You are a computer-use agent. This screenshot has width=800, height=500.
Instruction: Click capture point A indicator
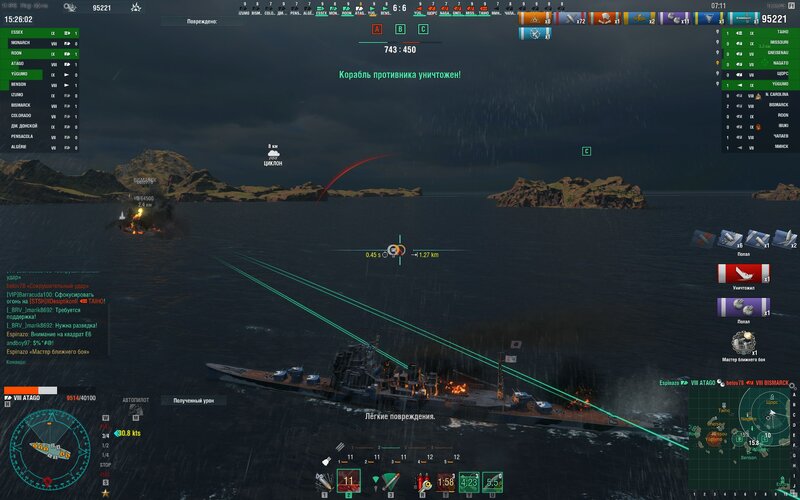[377, 30]
